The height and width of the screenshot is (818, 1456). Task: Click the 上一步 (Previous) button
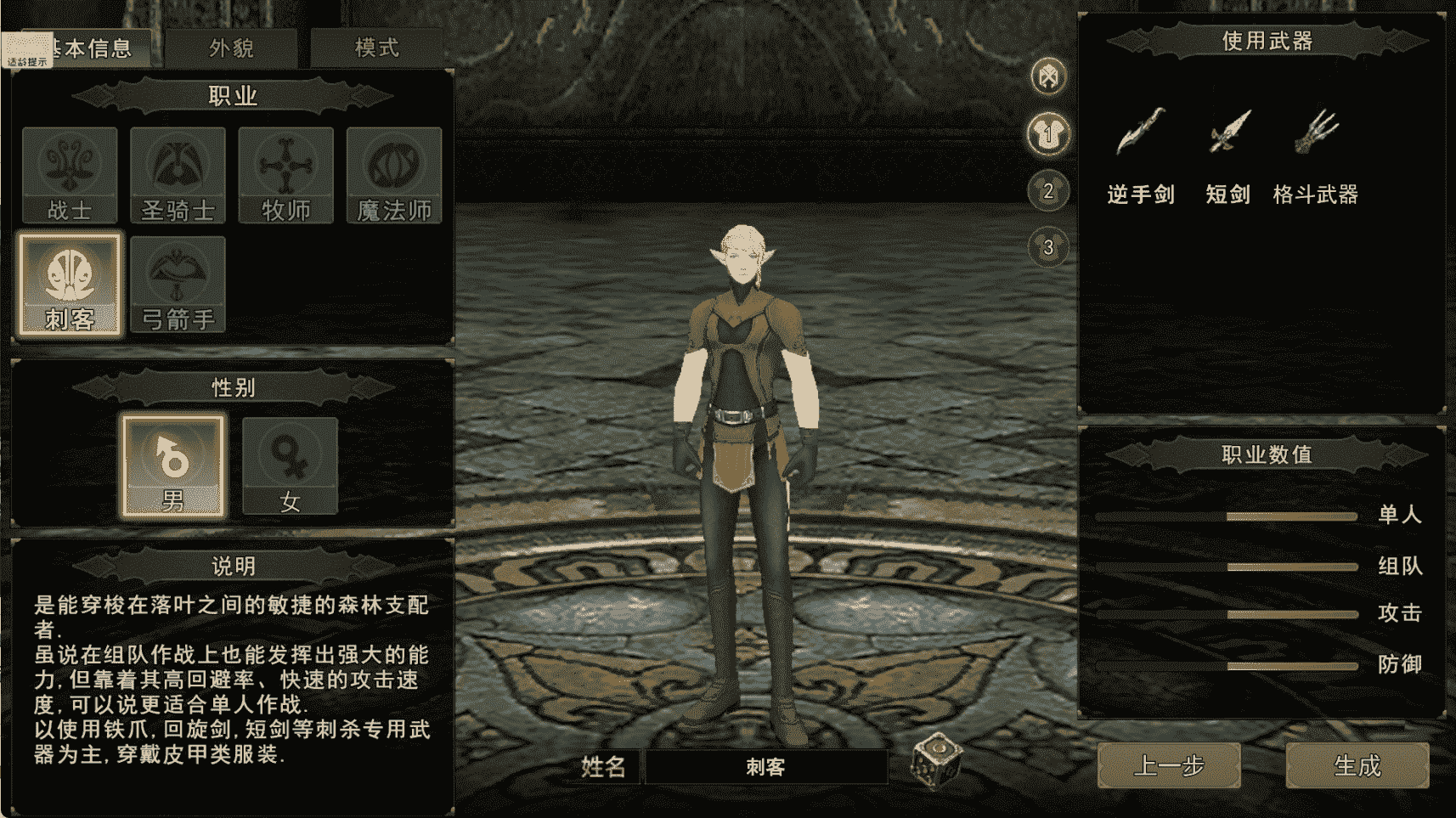click(1171, 765)
